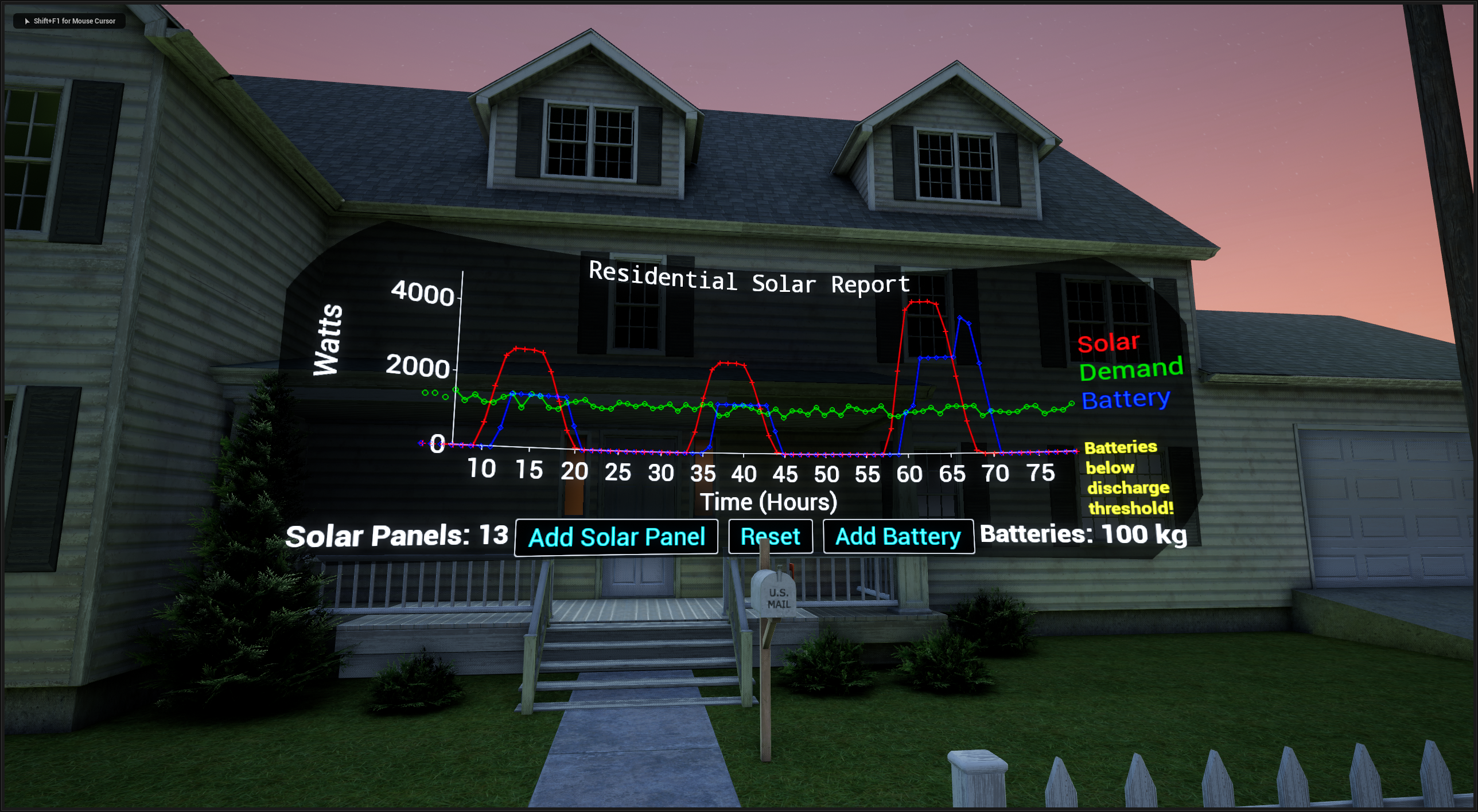1478x812 pixels.
Task: Add a solar panel to the house
Action: pyautogui.click(x=616, y=537)
